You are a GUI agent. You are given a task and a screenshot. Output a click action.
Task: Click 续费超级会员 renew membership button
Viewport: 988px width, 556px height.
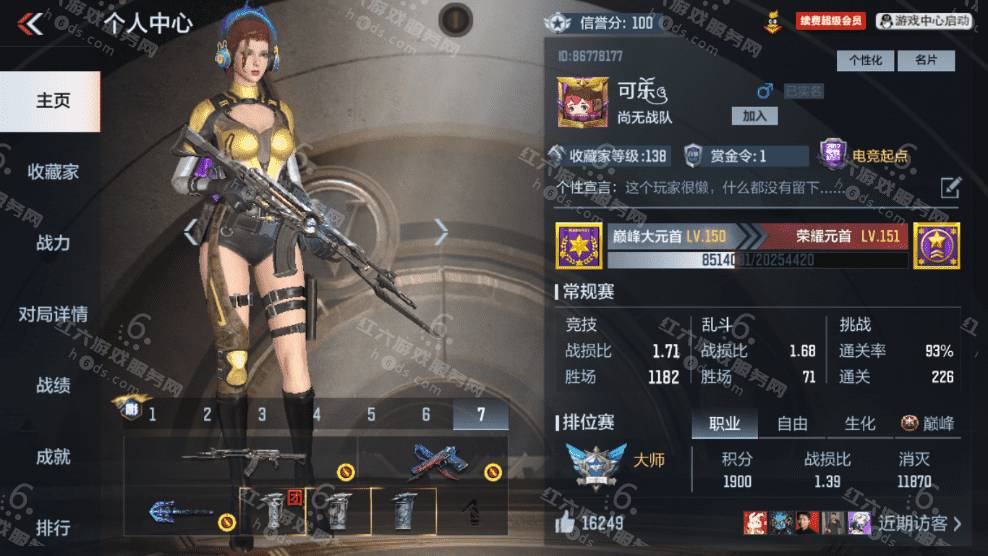coord(831,21)
